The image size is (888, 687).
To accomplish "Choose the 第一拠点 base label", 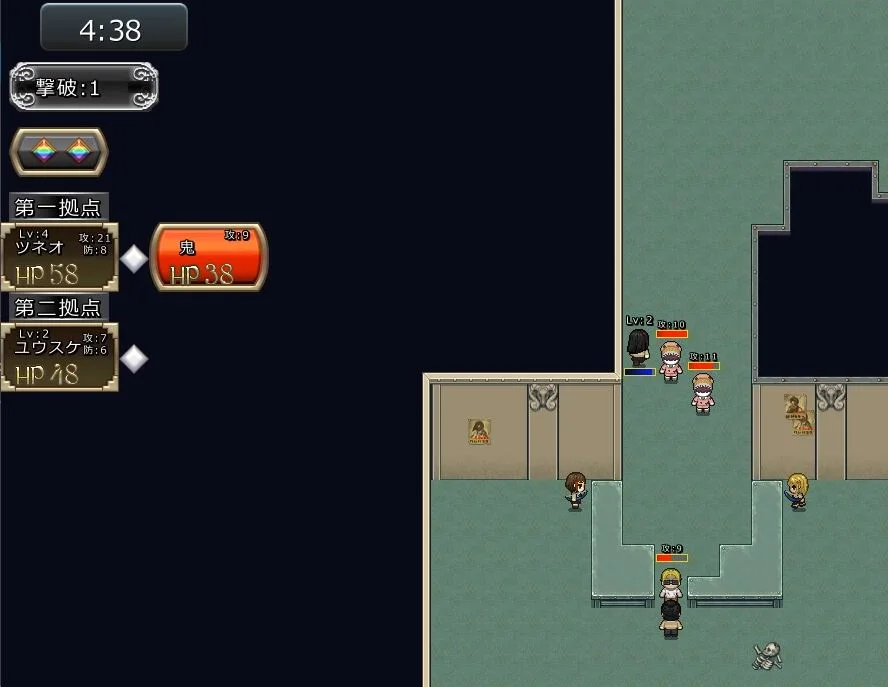I will click(x=59, y=207).
